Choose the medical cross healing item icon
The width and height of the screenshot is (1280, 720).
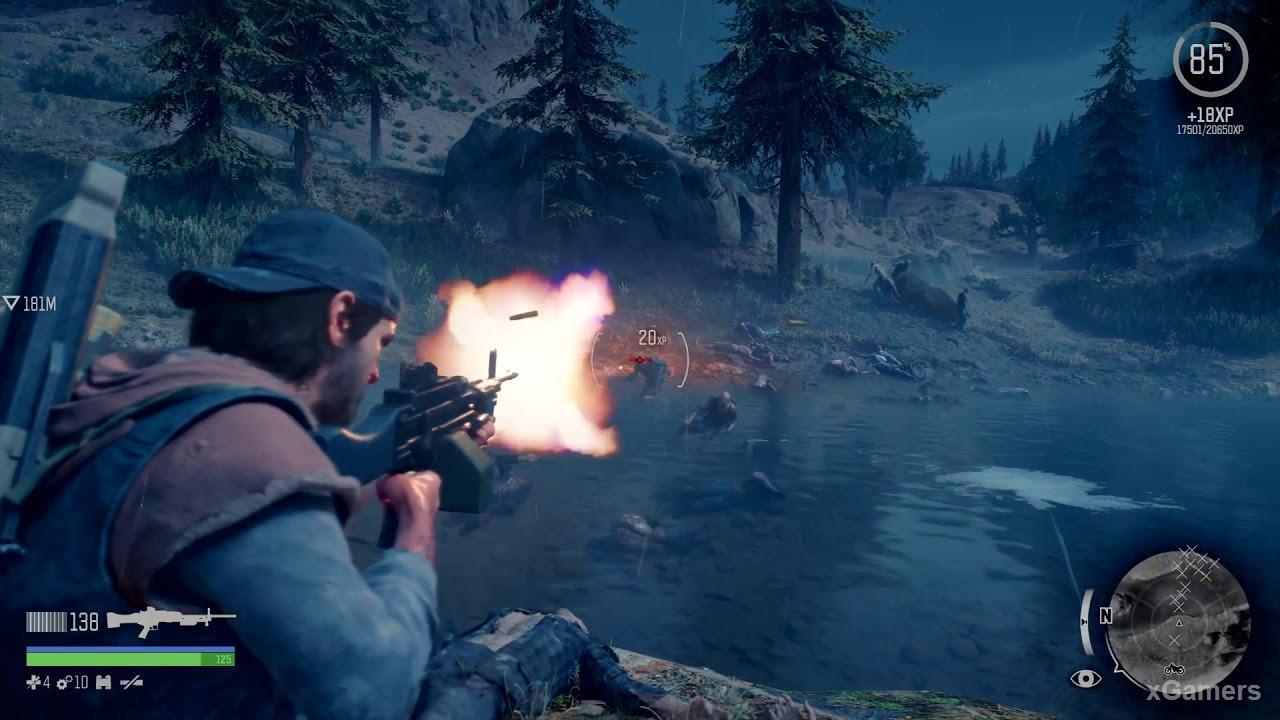point(33,683)
